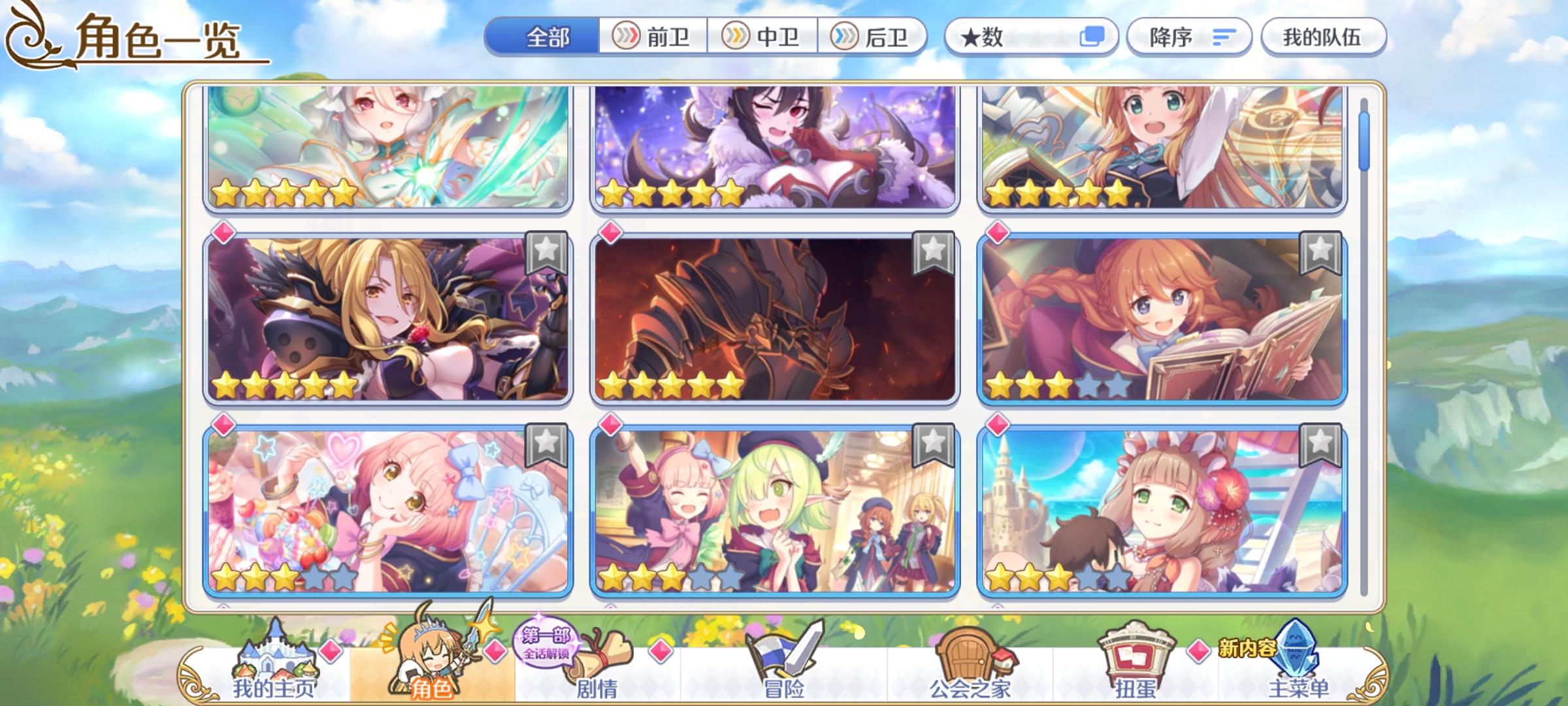This screenshot has height=706, width=1568.
Task: Open 我的队伍 my teams
Action: 1323,37
